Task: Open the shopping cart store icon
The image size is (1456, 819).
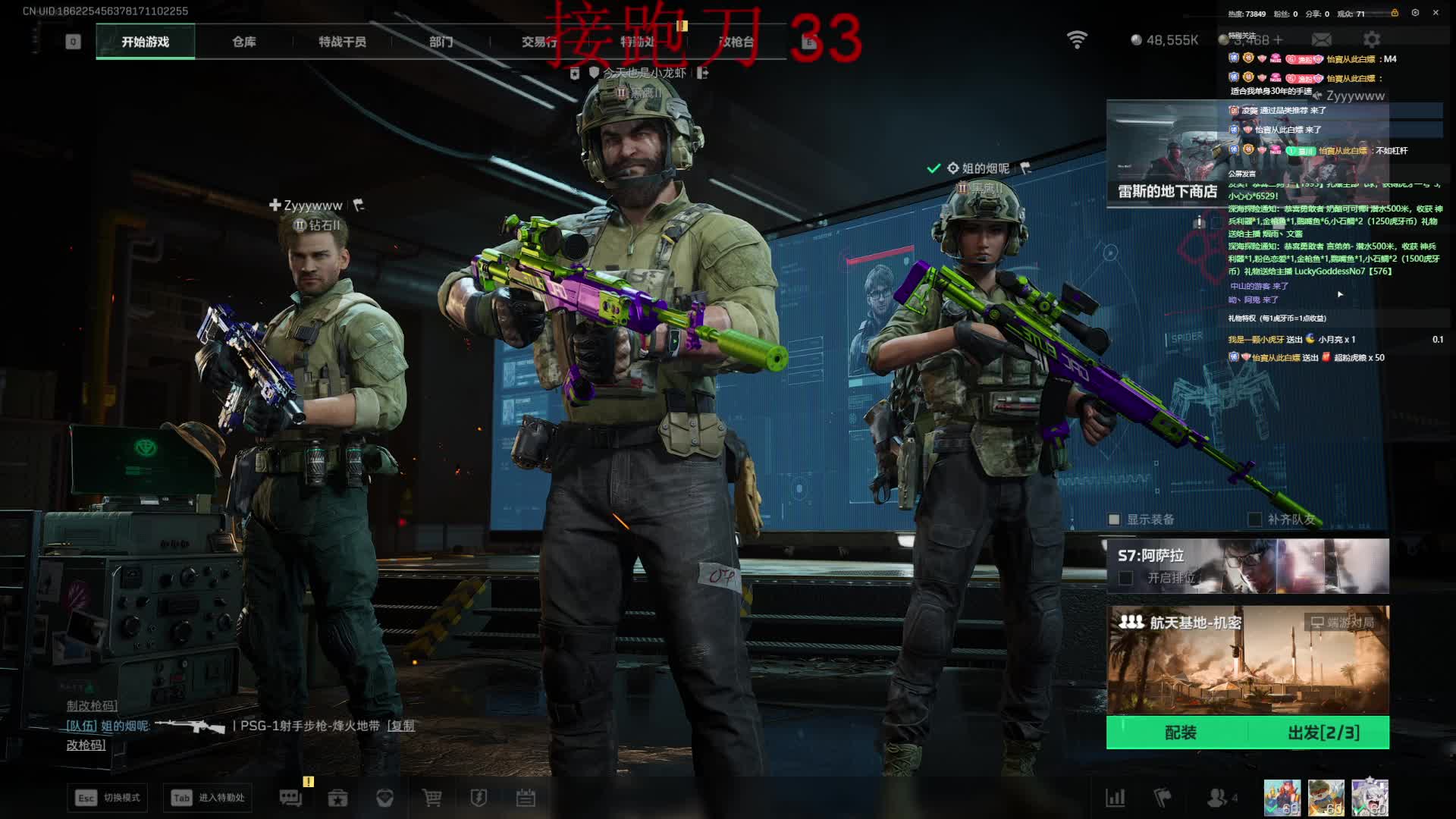Action: pos(431,798)
